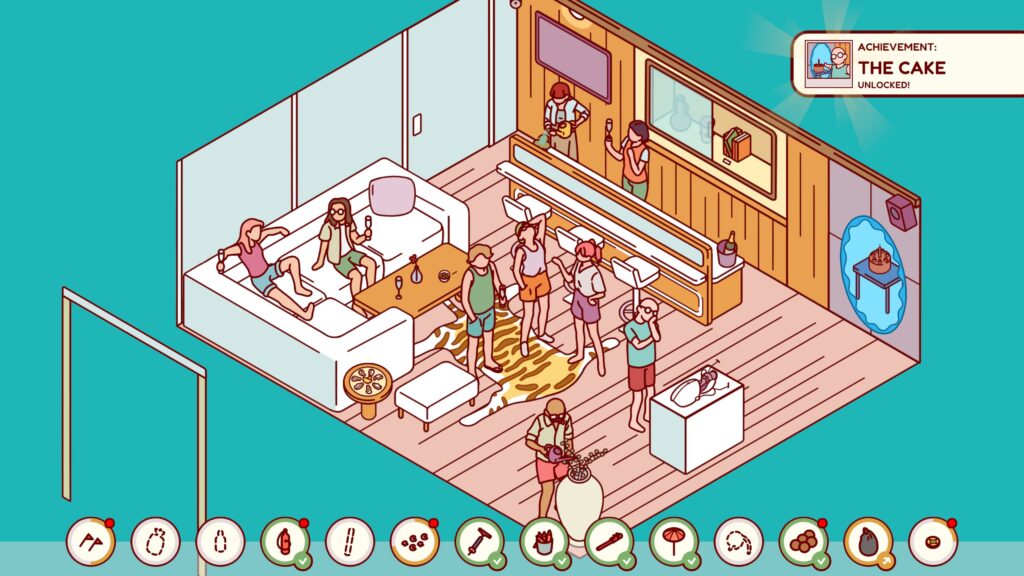This screenshot has width=1024, height=576.
Task: Choose the pineapple outline slot
Action: coord(155,541)
